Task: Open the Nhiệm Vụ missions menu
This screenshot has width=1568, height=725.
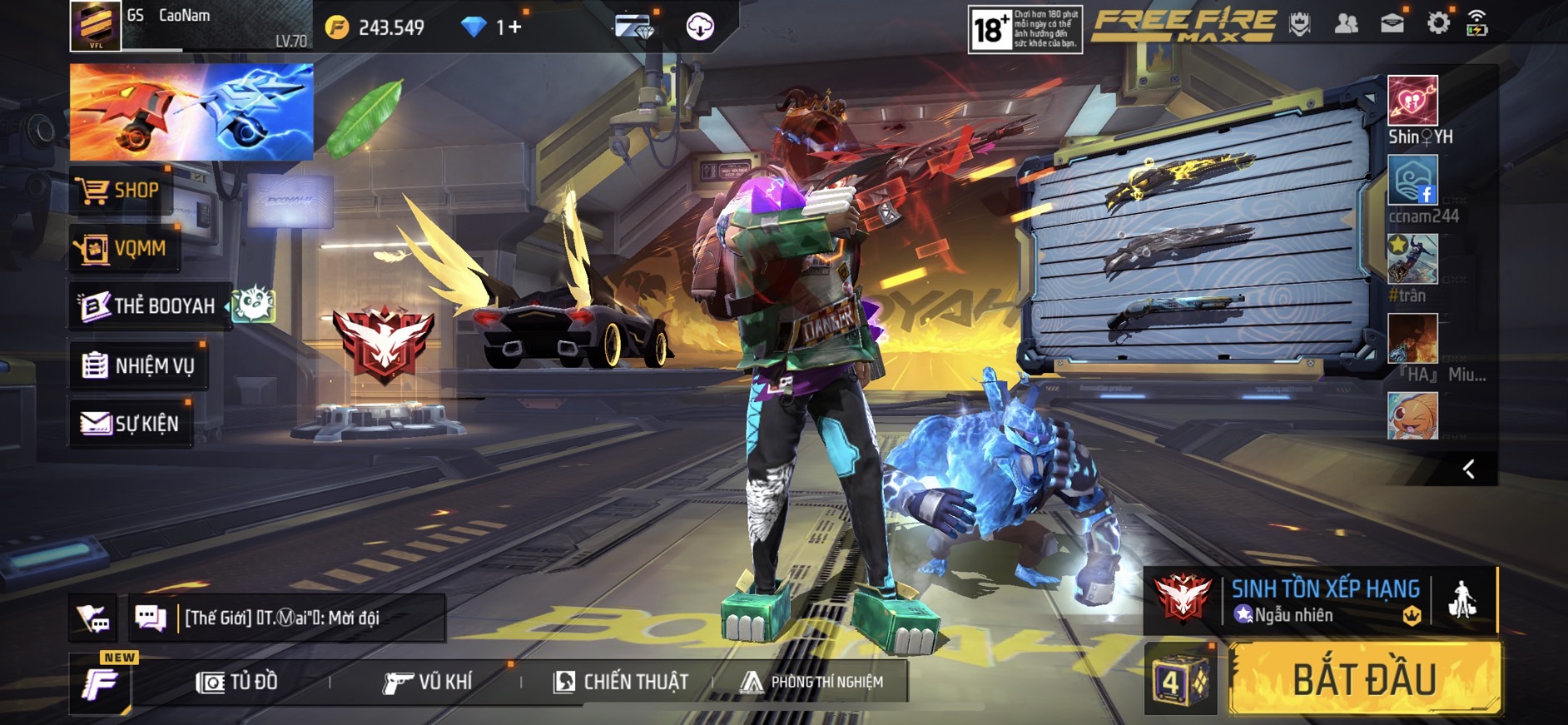Action: pos(139,365)
